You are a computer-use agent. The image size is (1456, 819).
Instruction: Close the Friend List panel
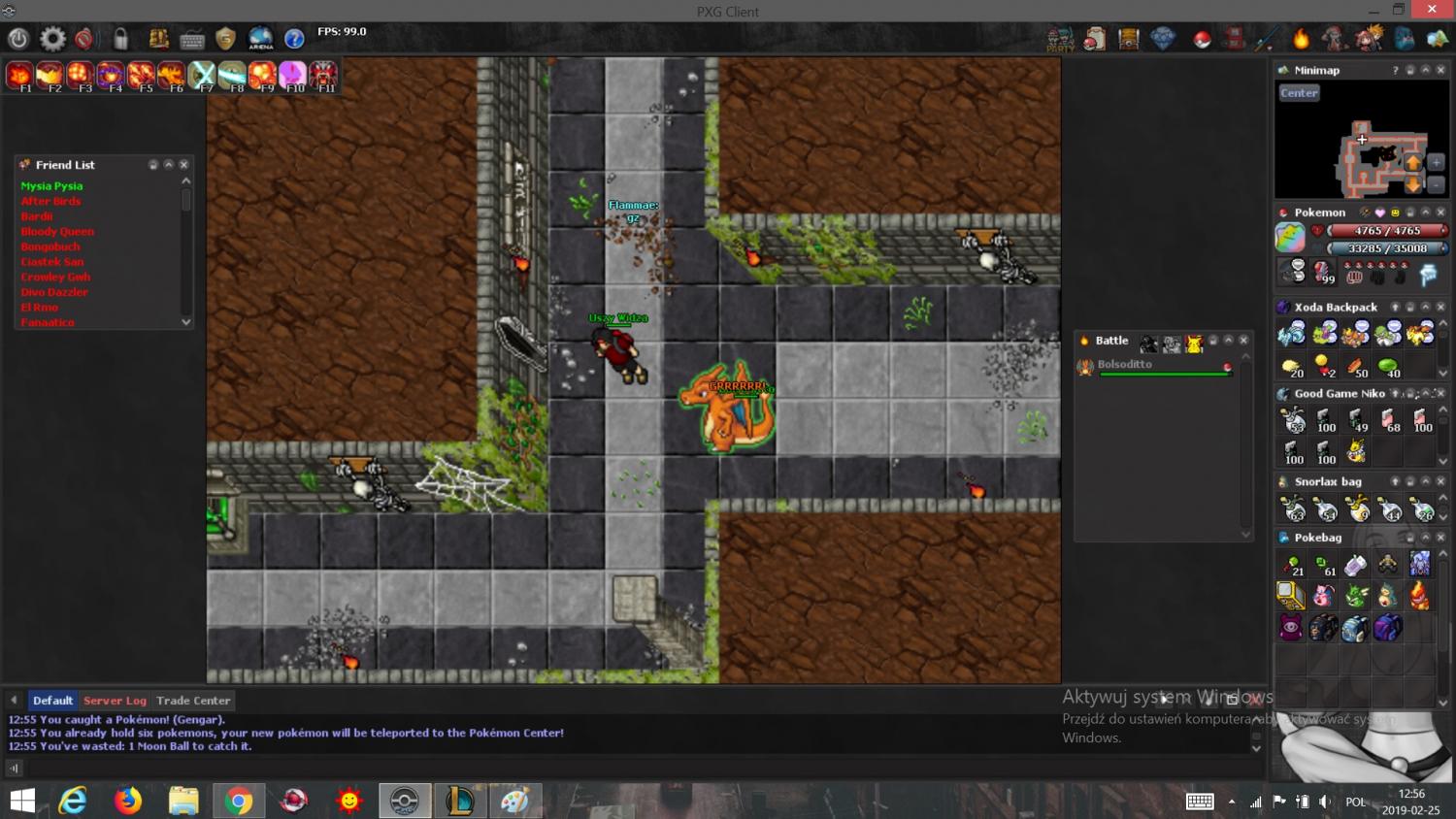pyautogui.click(x=183, y=165)
